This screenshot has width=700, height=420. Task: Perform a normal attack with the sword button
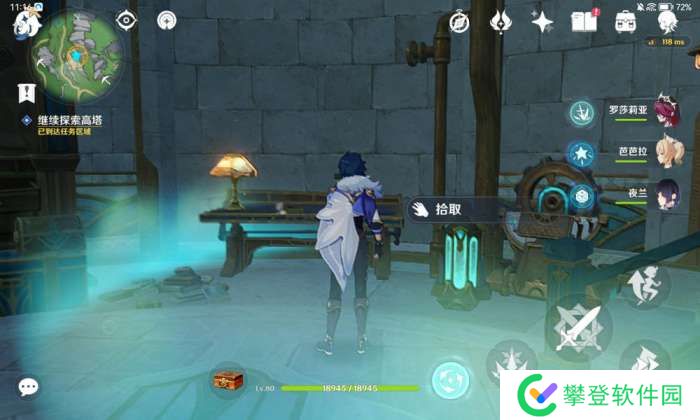coord(580,325)
